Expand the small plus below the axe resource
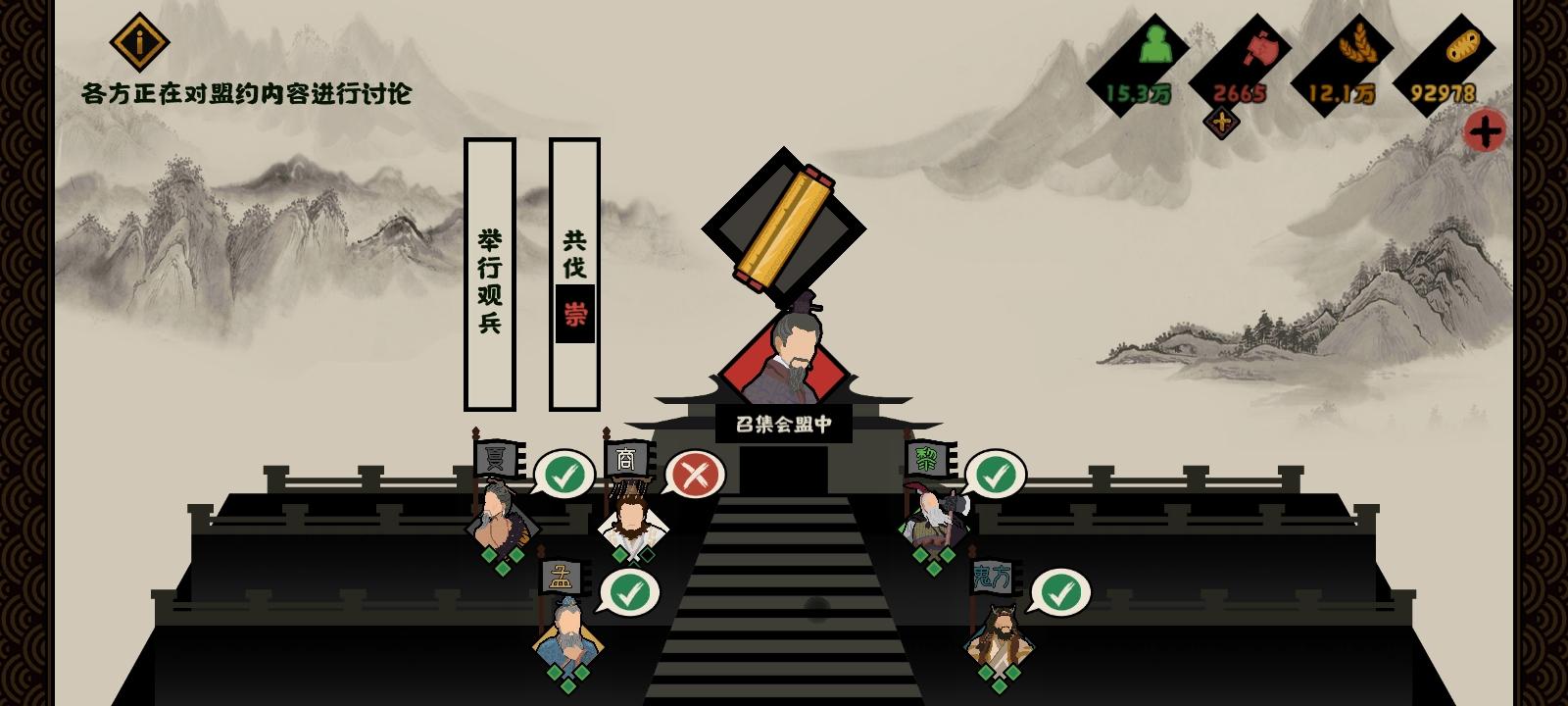 pos(1221,124)
